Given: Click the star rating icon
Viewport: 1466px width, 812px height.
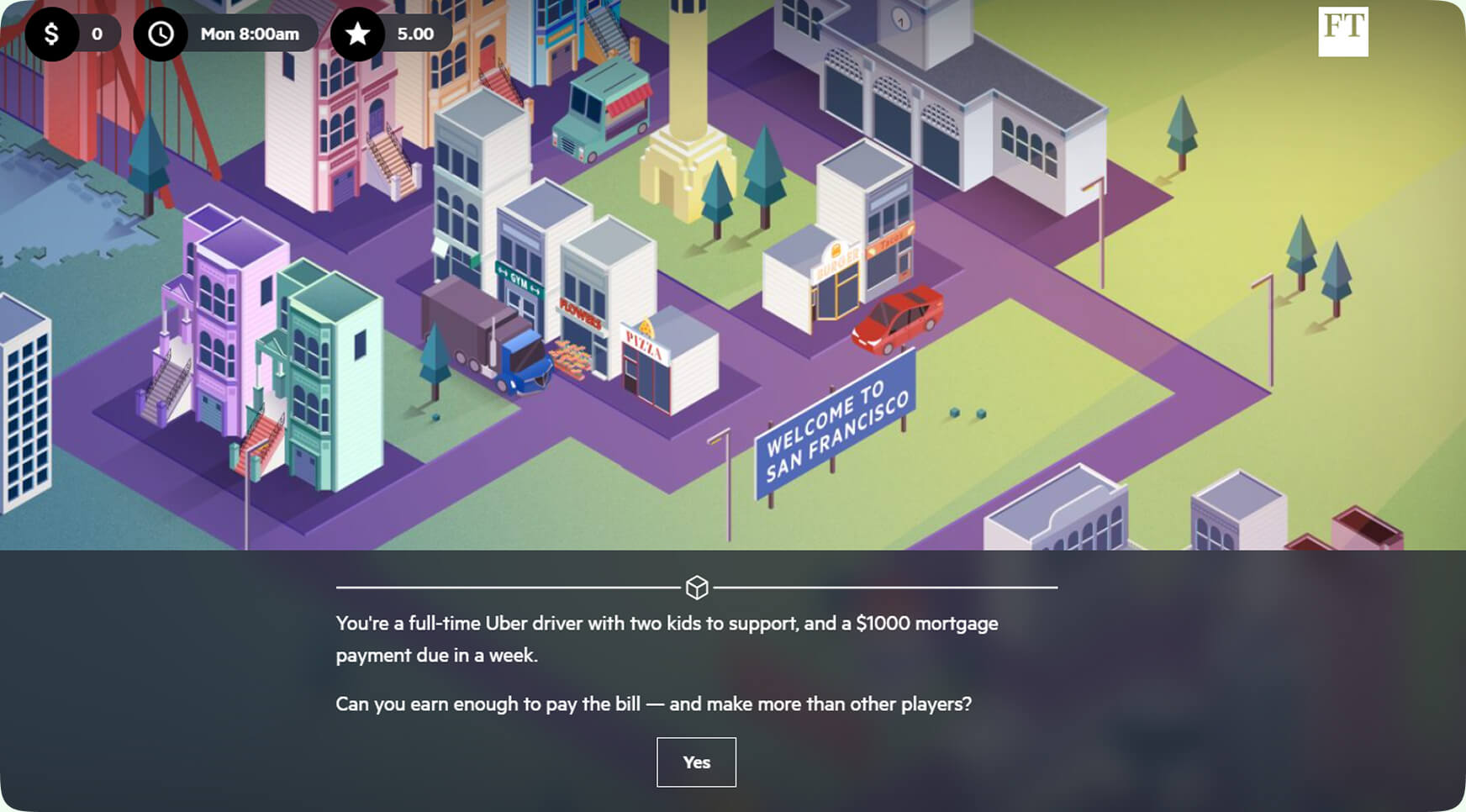Looking at the screenshot, I should pos(359,34).
